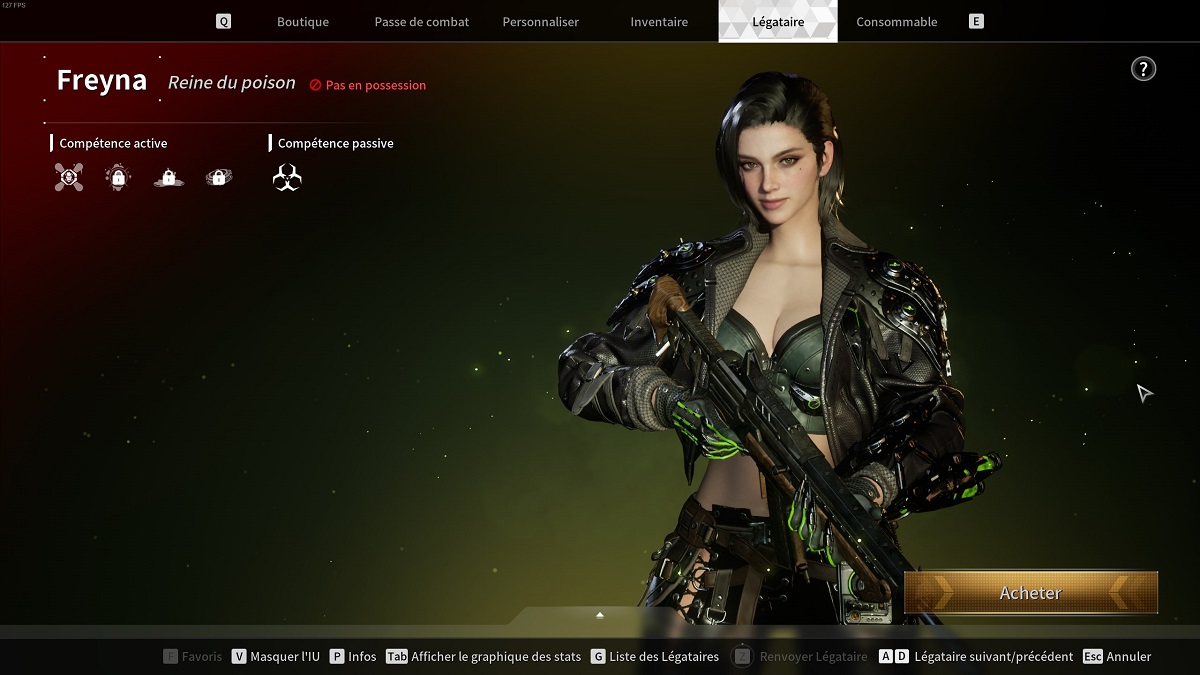The width and height of the screenshot is (1200, 675).
Task: Choose Afficher le graphique des stats
Action: [x=484, y=657]
